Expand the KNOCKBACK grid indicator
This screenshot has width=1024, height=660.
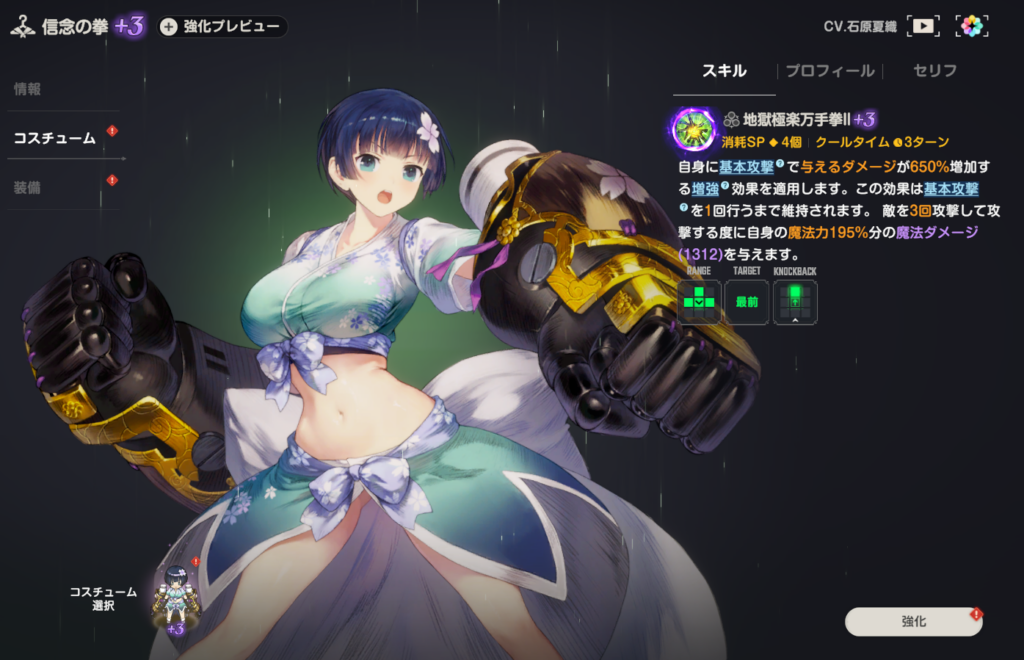(x=795, y=301)
